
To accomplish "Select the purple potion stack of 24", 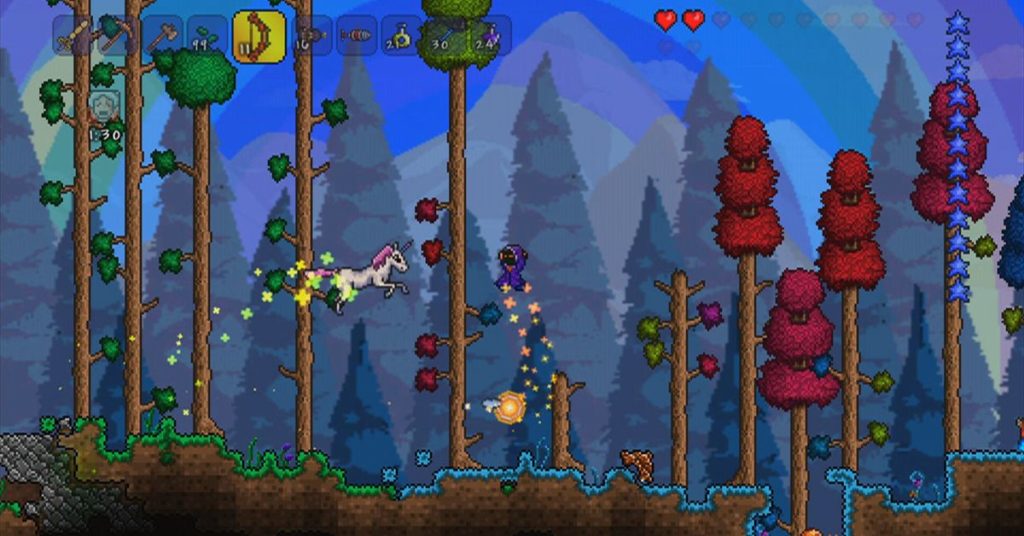I will [490, 37].
